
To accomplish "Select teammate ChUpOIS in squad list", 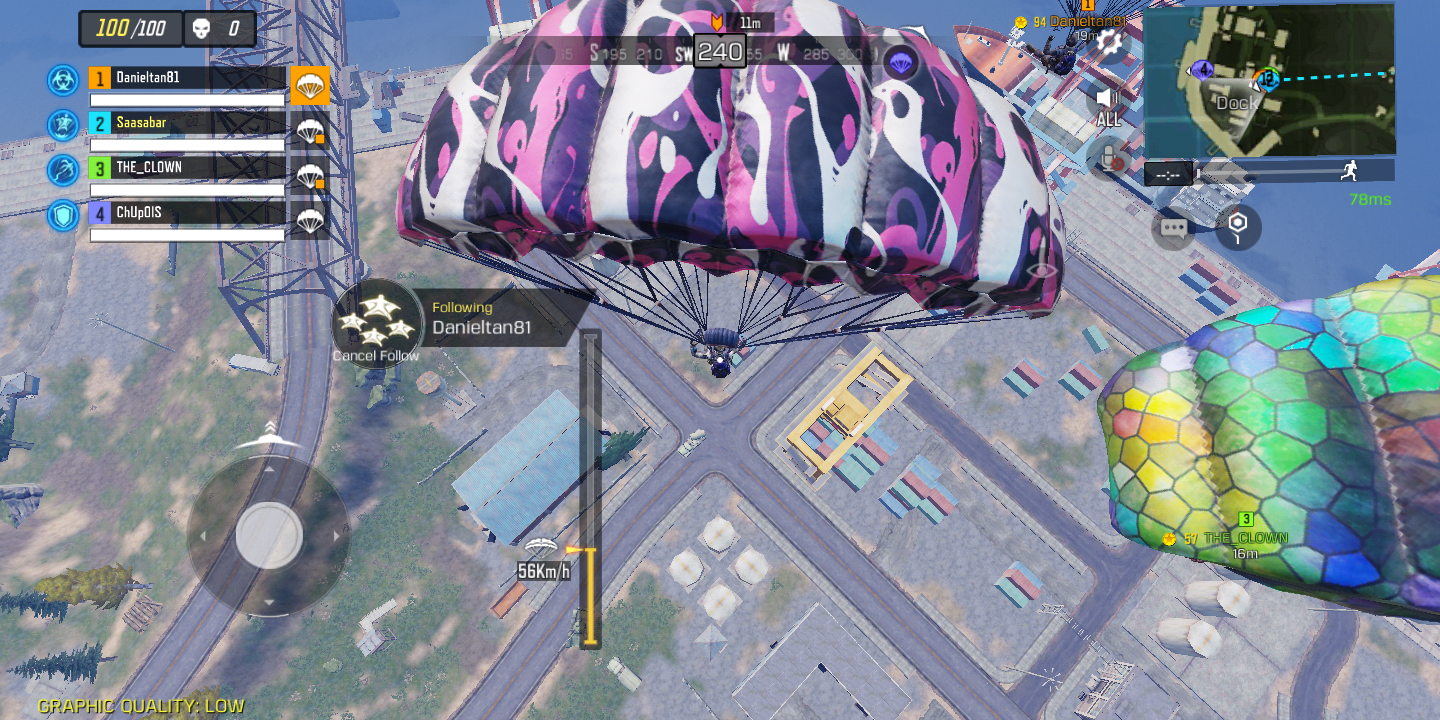I will click(x=187, y=212).
